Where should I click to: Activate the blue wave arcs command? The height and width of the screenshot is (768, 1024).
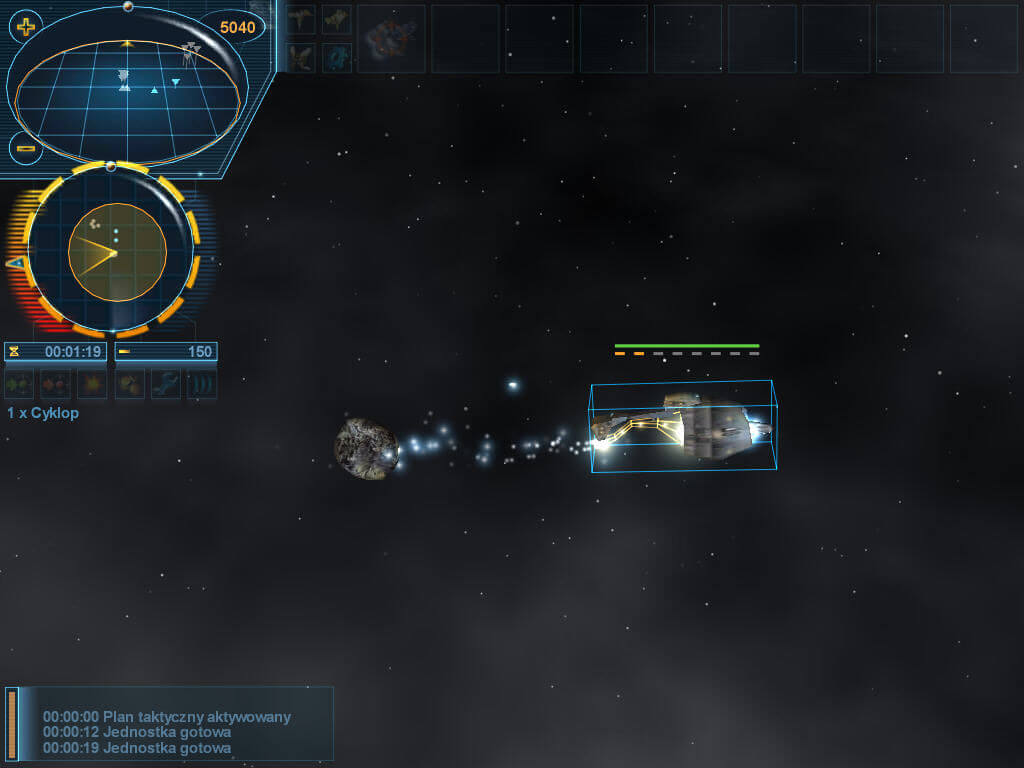(x=202, y=384)
